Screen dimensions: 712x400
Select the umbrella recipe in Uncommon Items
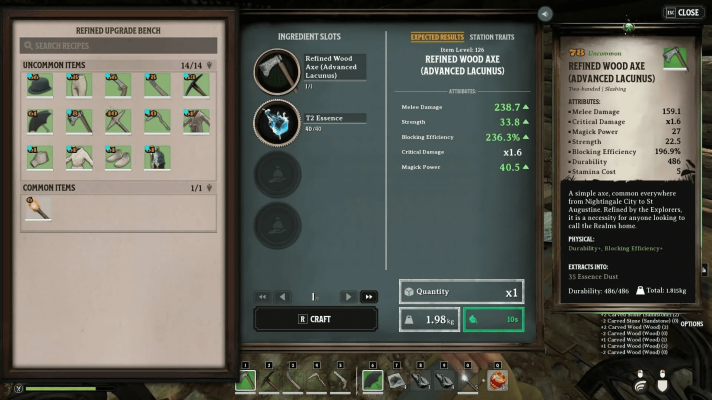tap(40, 122)
